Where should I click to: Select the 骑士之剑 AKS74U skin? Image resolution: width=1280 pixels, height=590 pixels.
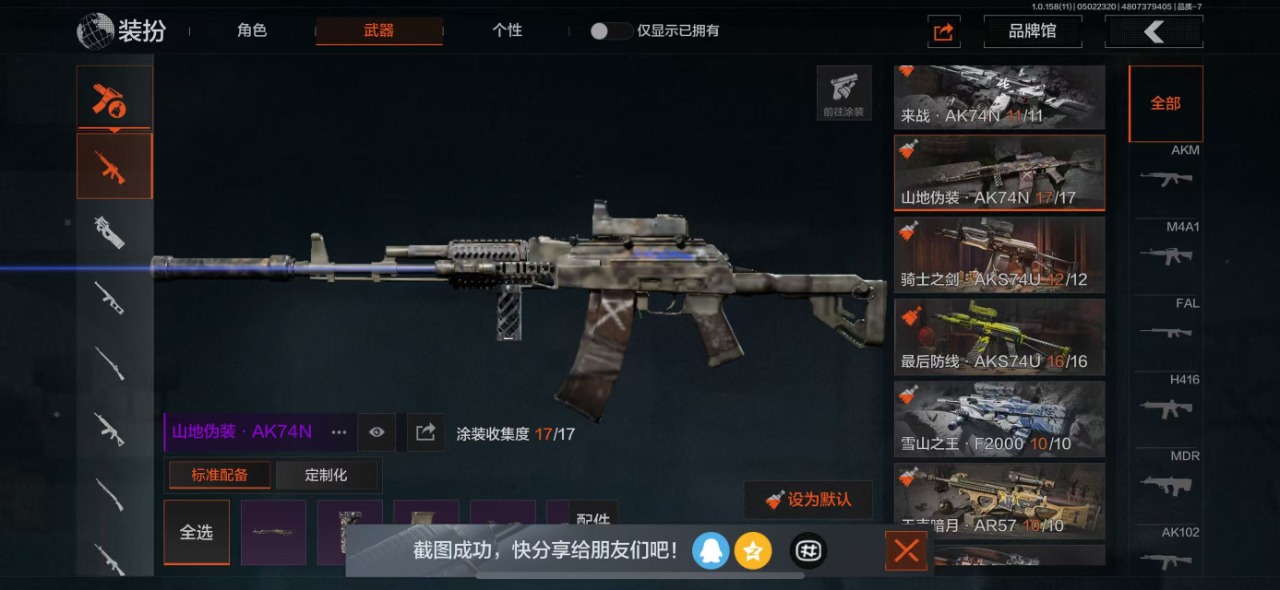[999, 255]
